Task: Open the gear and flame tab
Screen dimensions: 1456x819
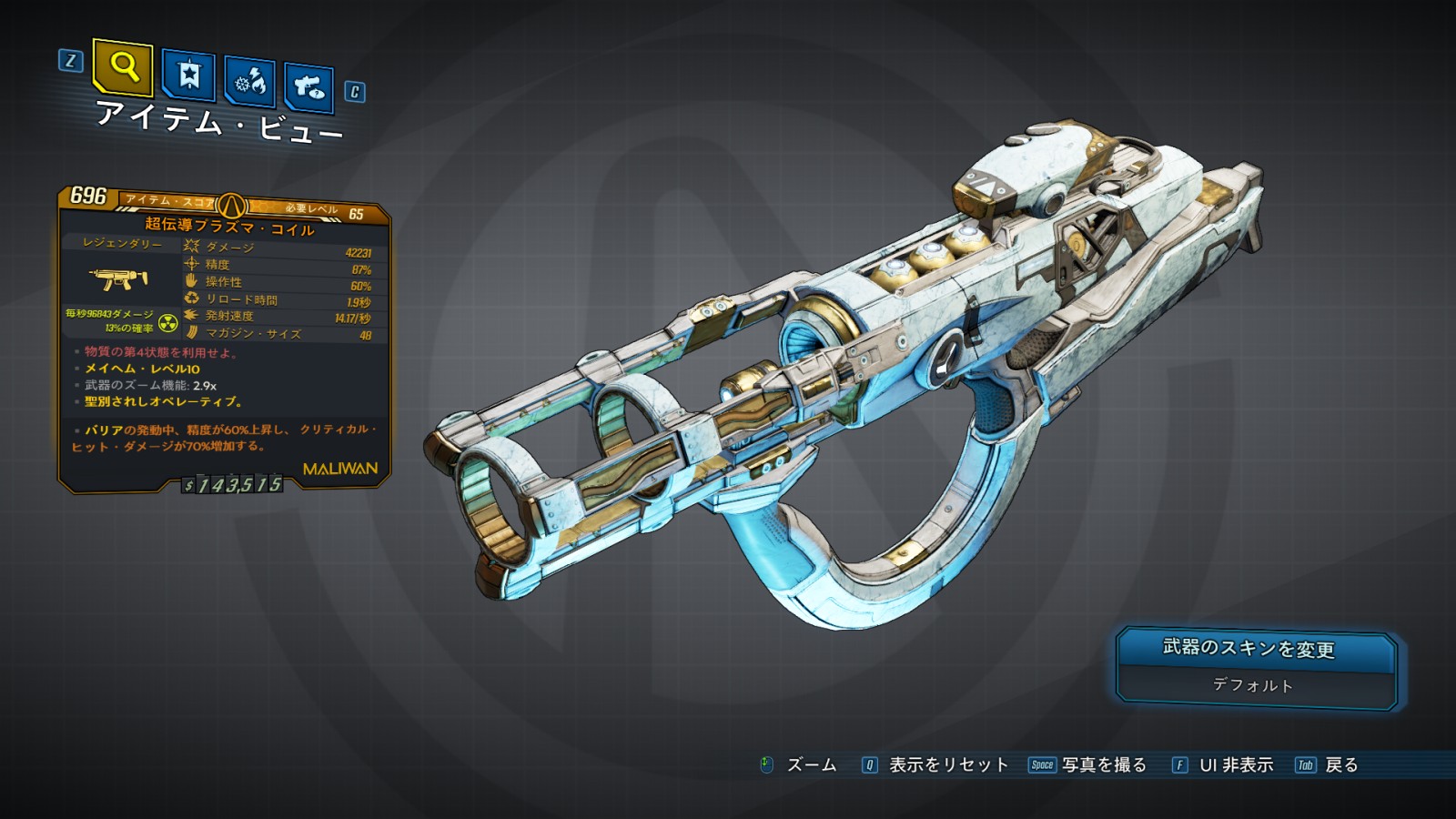Action: point(249,83)
